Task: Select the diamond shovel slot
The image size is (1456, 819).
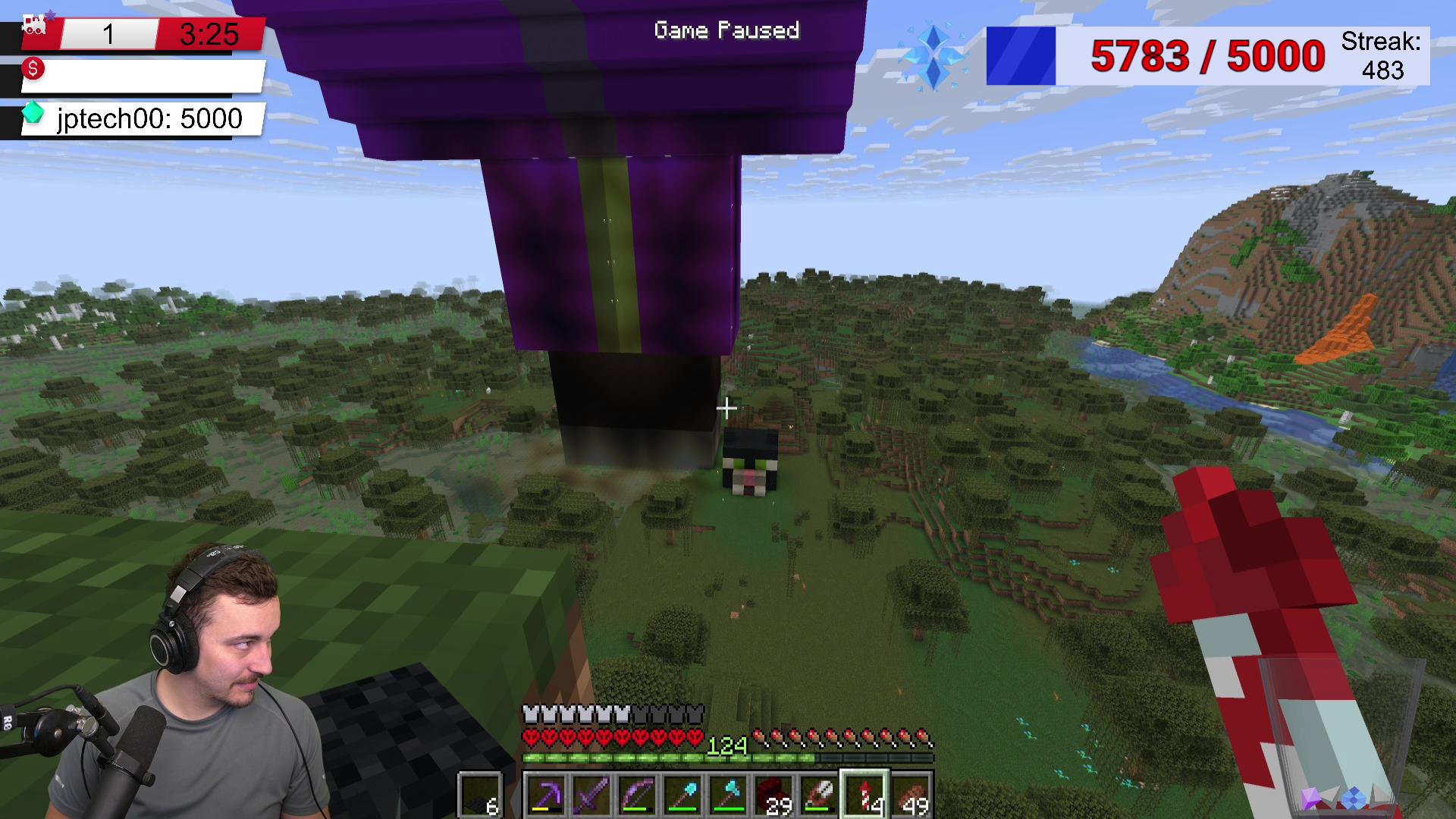Action: tap(682, 795)
